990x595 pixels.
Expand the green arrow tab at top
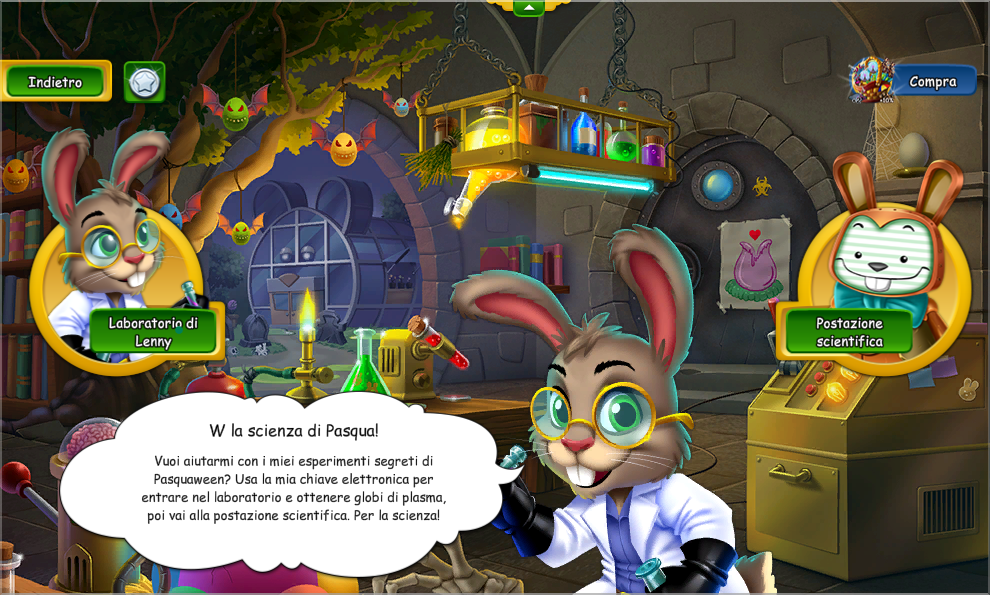(528, 8)
